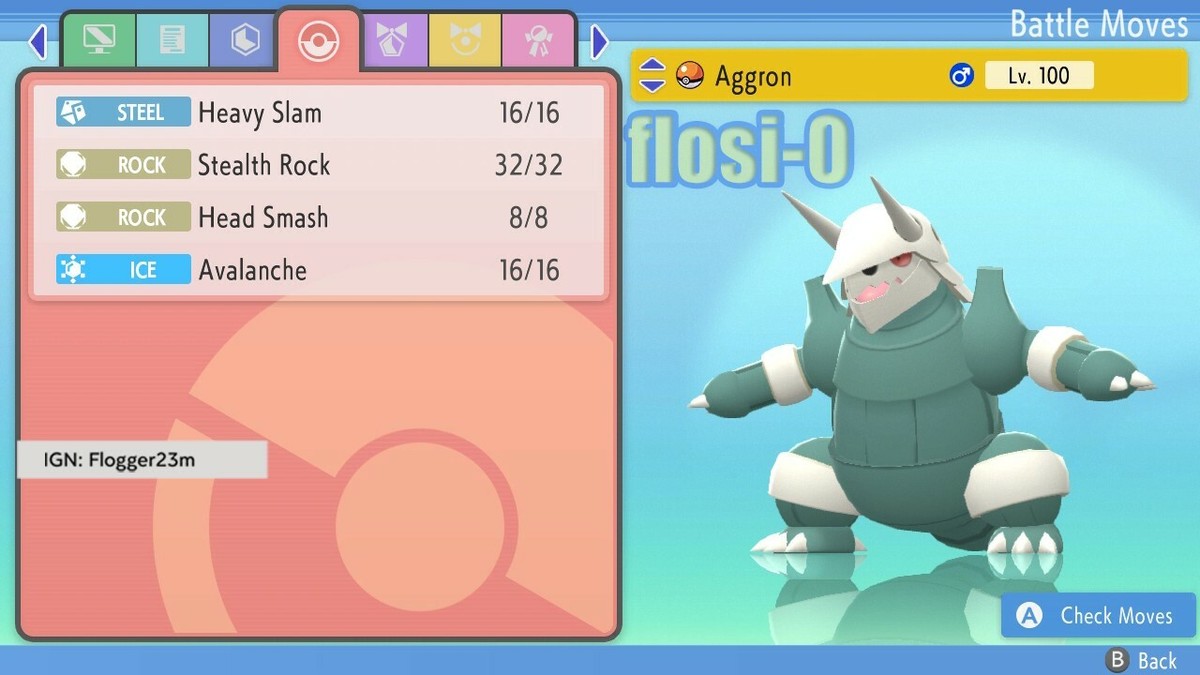Show the pink ribbon tab
The image size is (1200, 675).
click(x=538, y=40)
